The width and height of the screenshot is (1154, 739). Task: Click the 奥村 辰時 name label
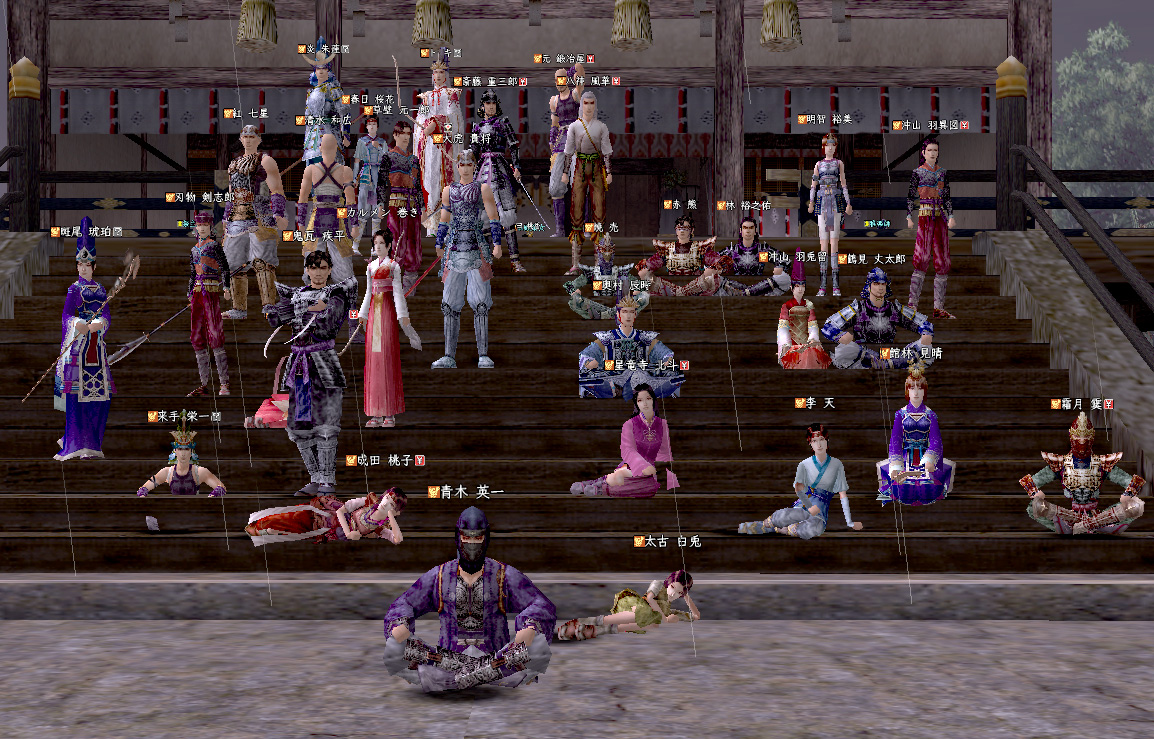[x=625, y=285]
